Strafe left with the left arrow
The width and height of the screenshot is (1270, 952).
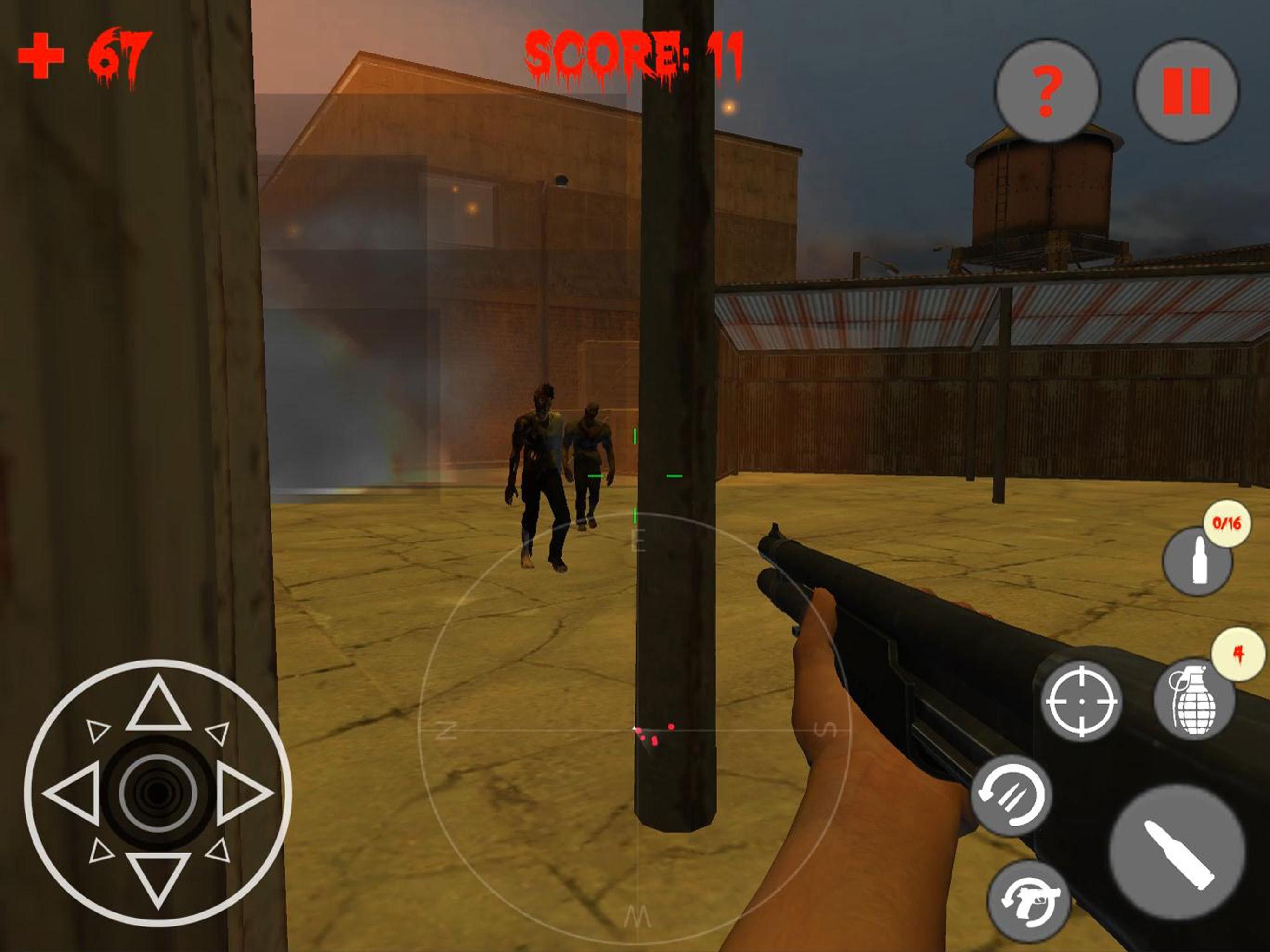click(73, 794)
